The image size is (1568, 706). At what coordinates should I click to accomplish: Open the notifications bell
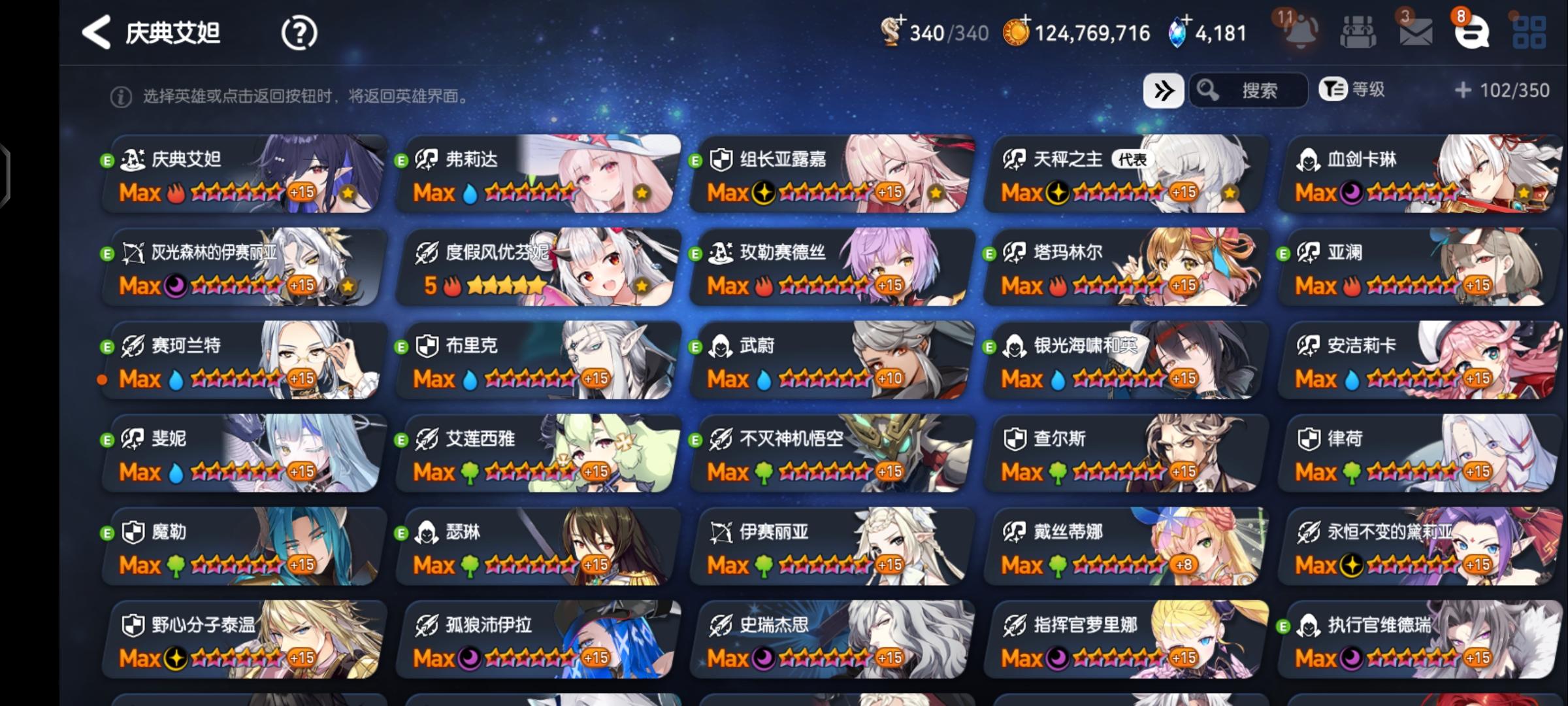1300,31
